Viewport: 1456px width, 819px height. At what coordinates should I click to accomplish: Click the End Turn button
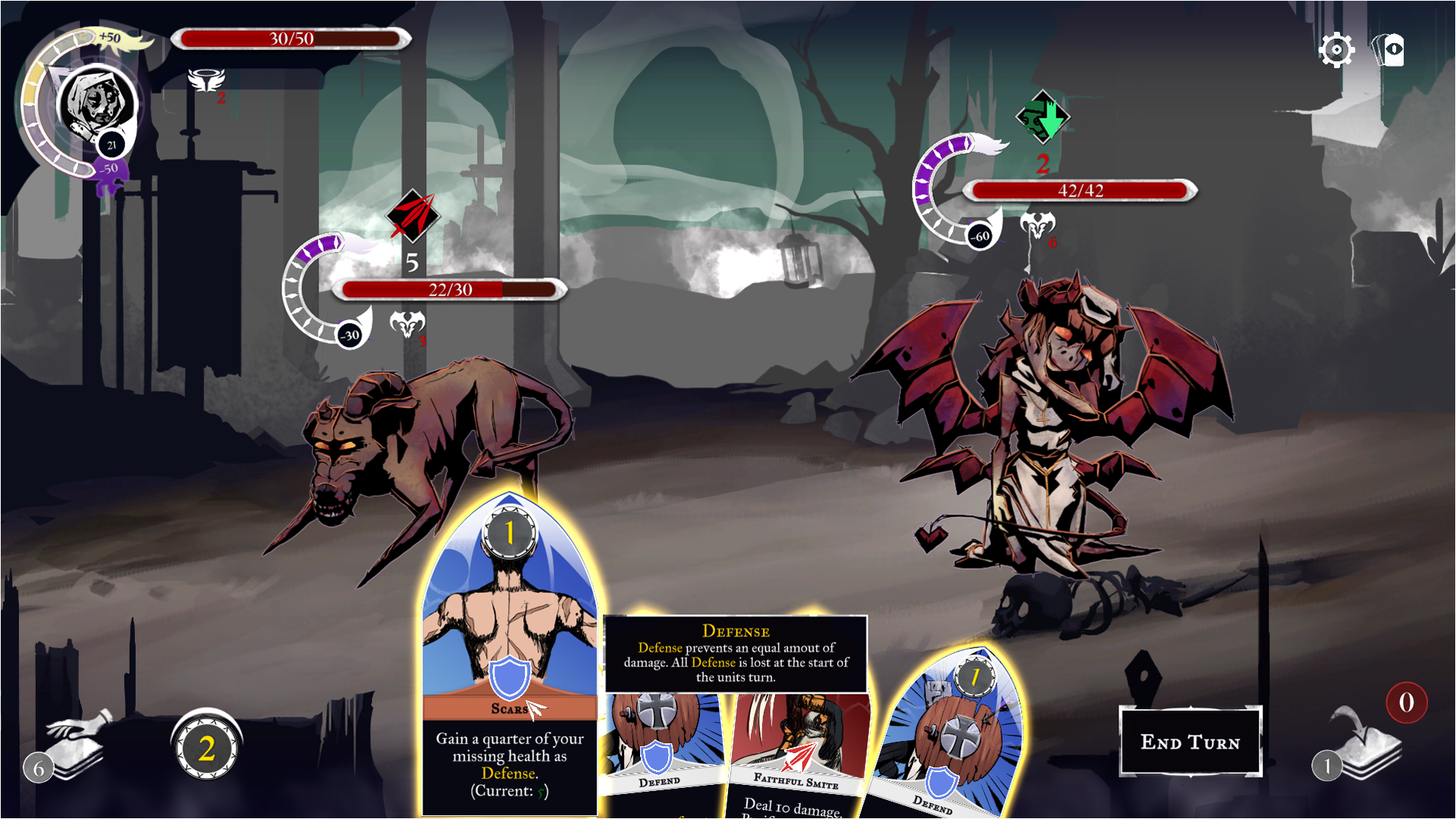pyautogui.click(x=1190, y=742)
